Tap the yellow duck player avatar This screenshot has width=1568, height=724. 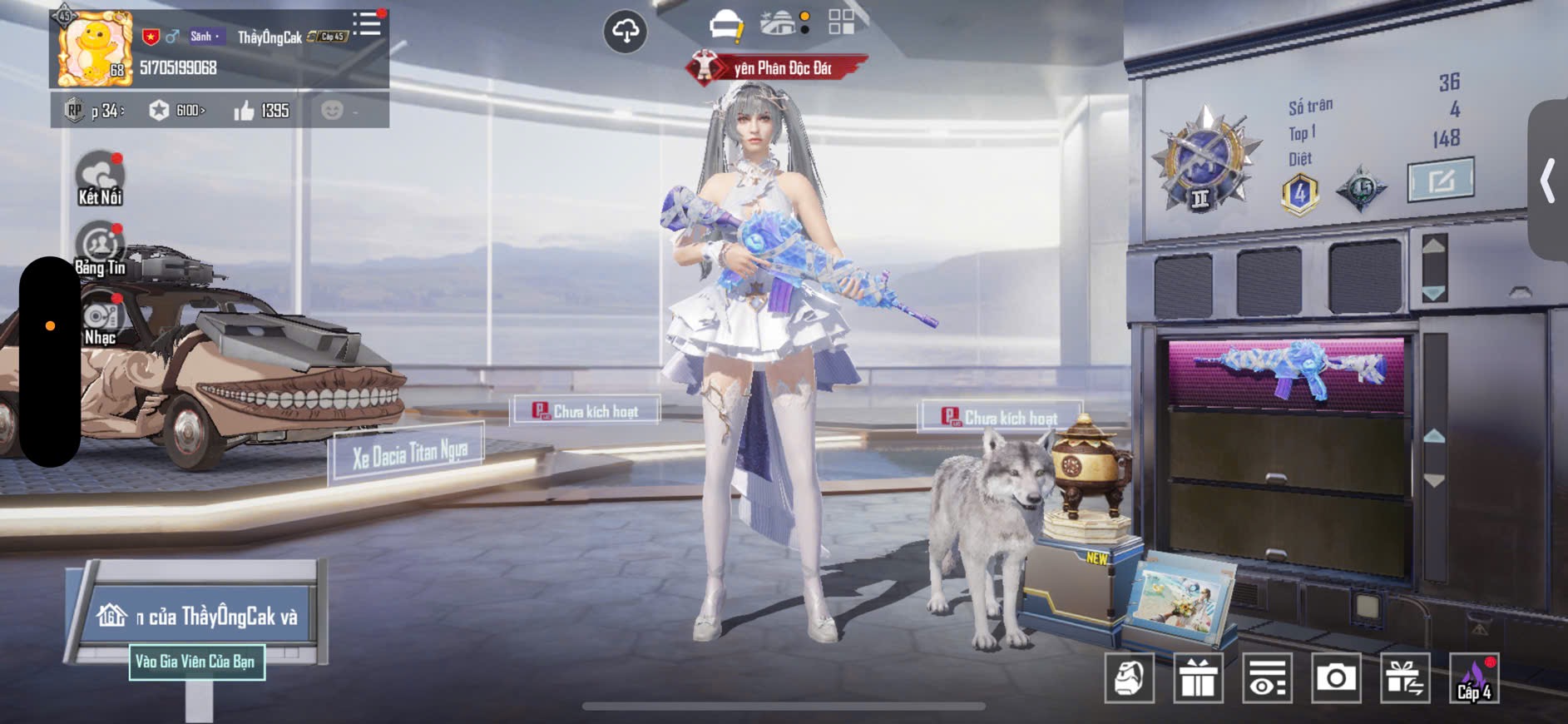(94, 49)
